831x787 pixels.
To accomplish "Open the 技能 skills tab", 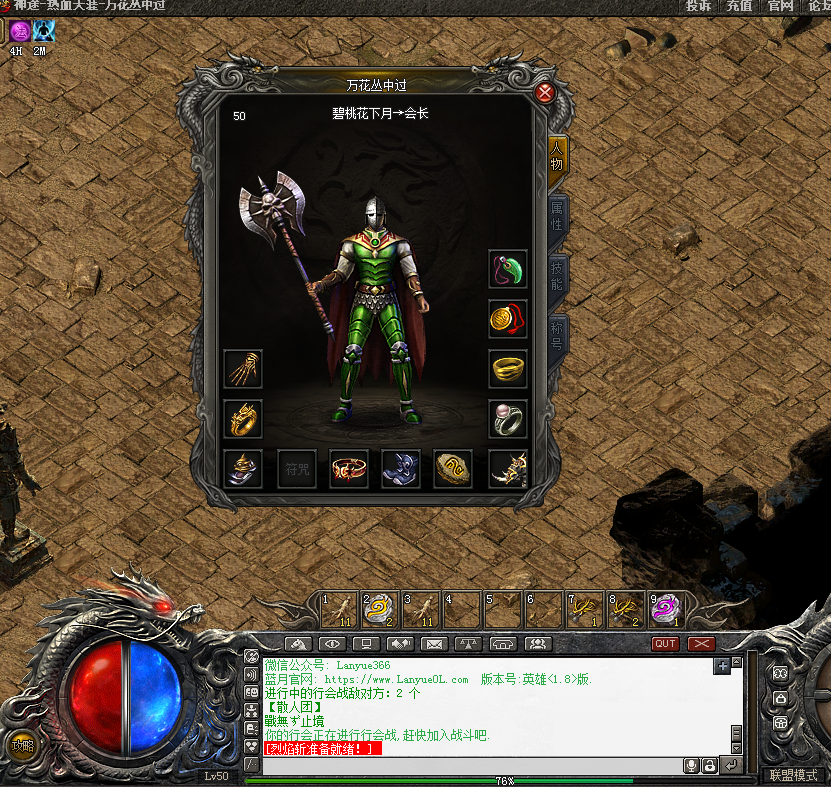I will coord(558,273).
